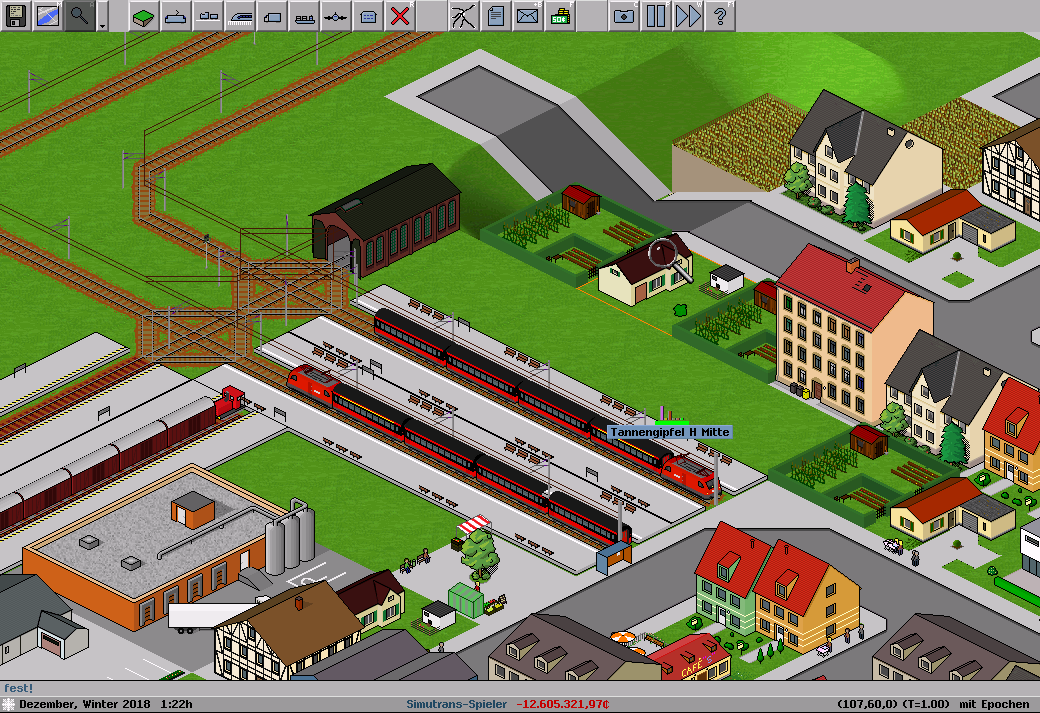Open the line management window
This screenshot has height=713, width=1040.
(464, 16)
